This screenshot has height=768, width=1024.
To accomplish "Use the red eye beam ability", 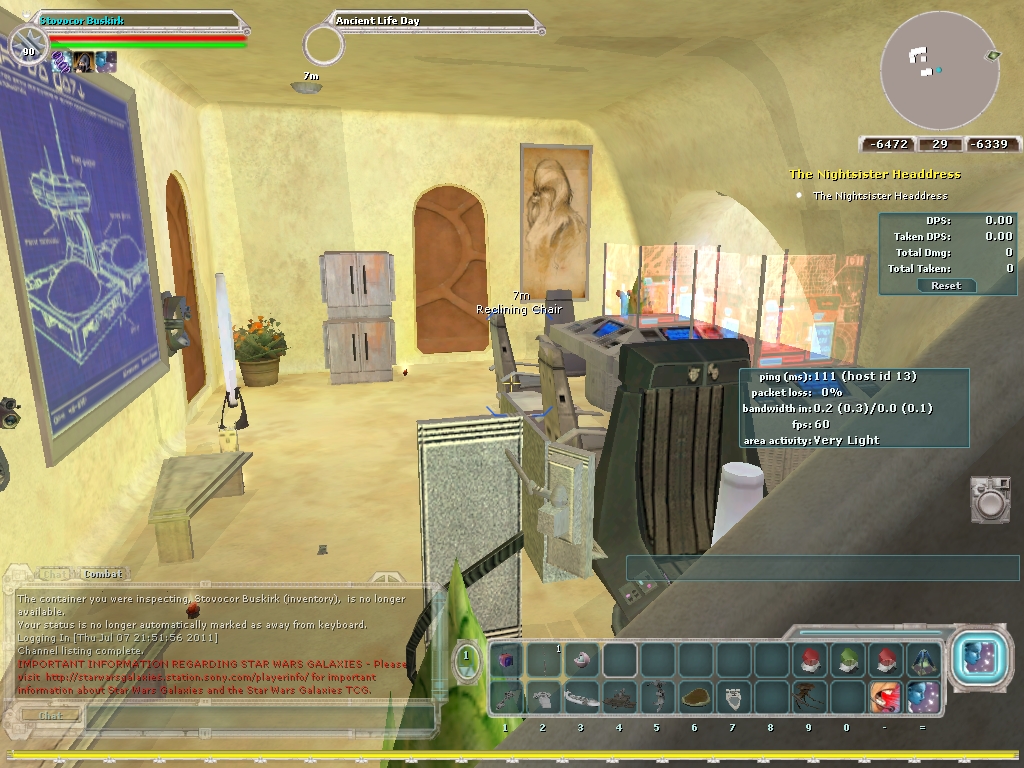I will (x=885, y=696).
